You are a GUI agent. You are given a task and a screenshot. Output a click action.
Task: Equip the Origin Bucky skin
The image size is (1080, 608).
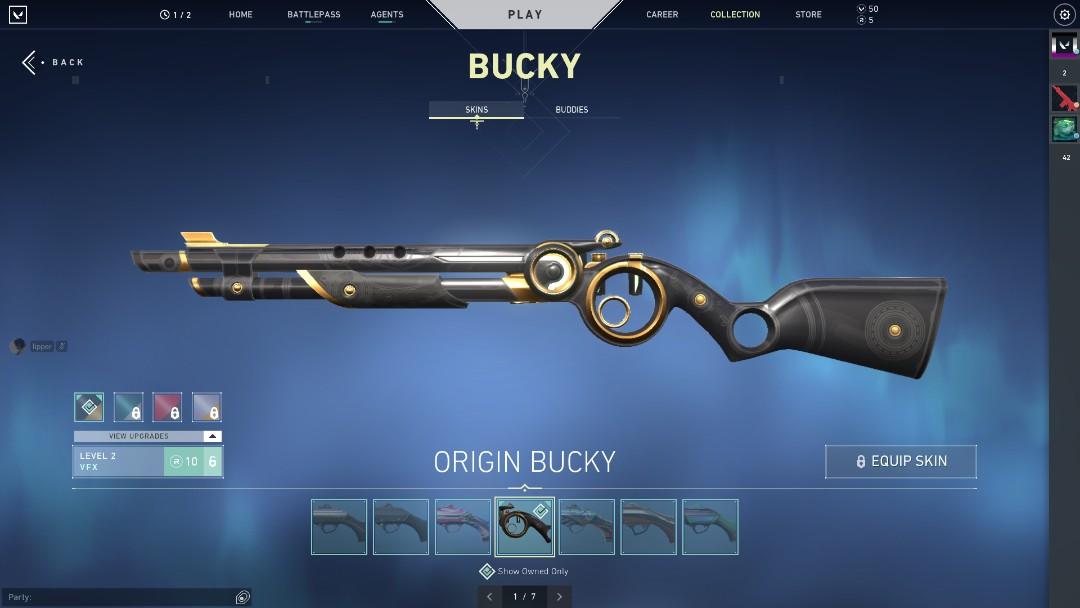[900, 461]
